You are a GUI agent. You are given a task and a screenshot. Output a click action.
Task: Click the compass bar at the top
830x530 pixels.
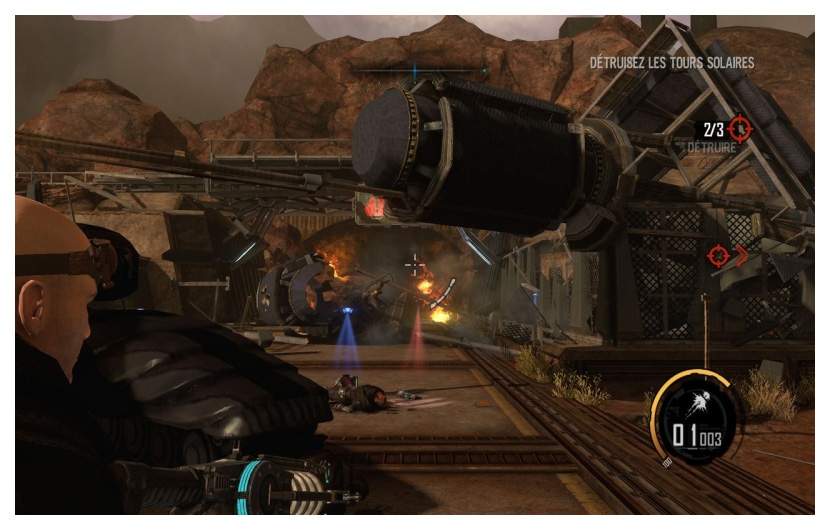(415, 70)
